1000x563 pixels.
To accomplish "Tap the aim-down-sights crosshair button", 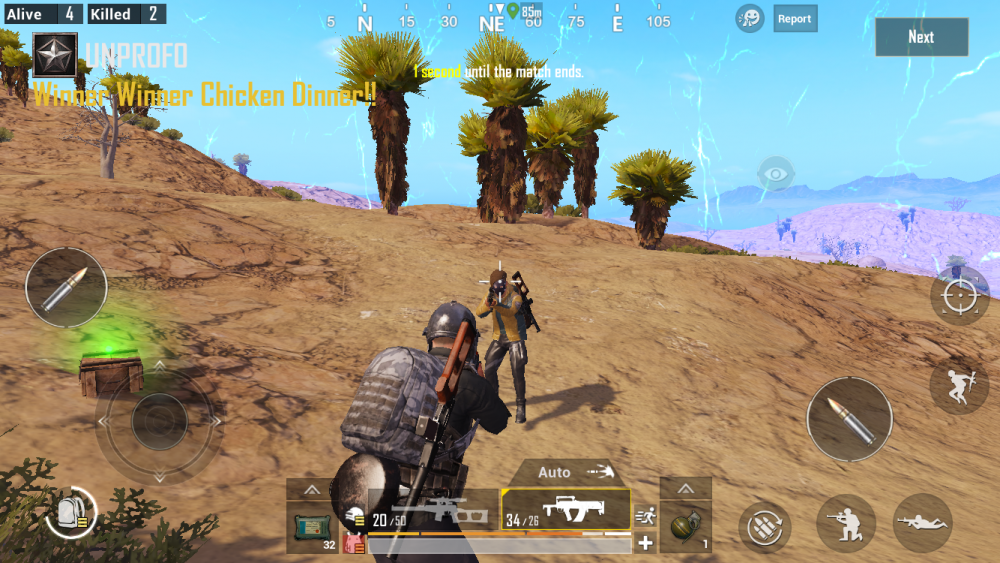I will click(959, 296).
